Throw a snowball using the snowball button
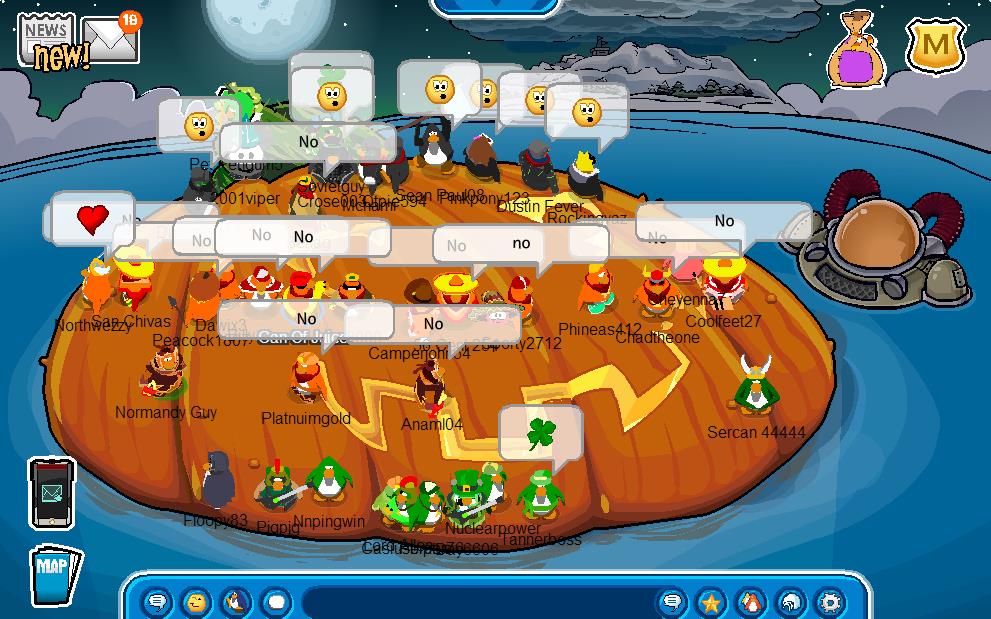The width and height of the screenshot is (991, 619). (276, 602)
